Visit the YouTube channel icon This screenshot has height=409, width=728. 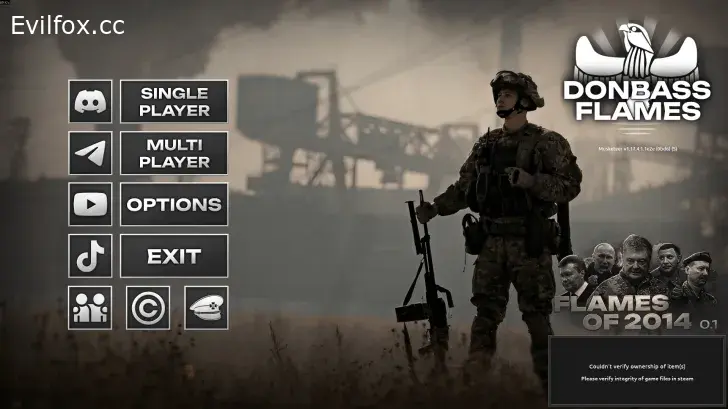[x=90, y=204]
